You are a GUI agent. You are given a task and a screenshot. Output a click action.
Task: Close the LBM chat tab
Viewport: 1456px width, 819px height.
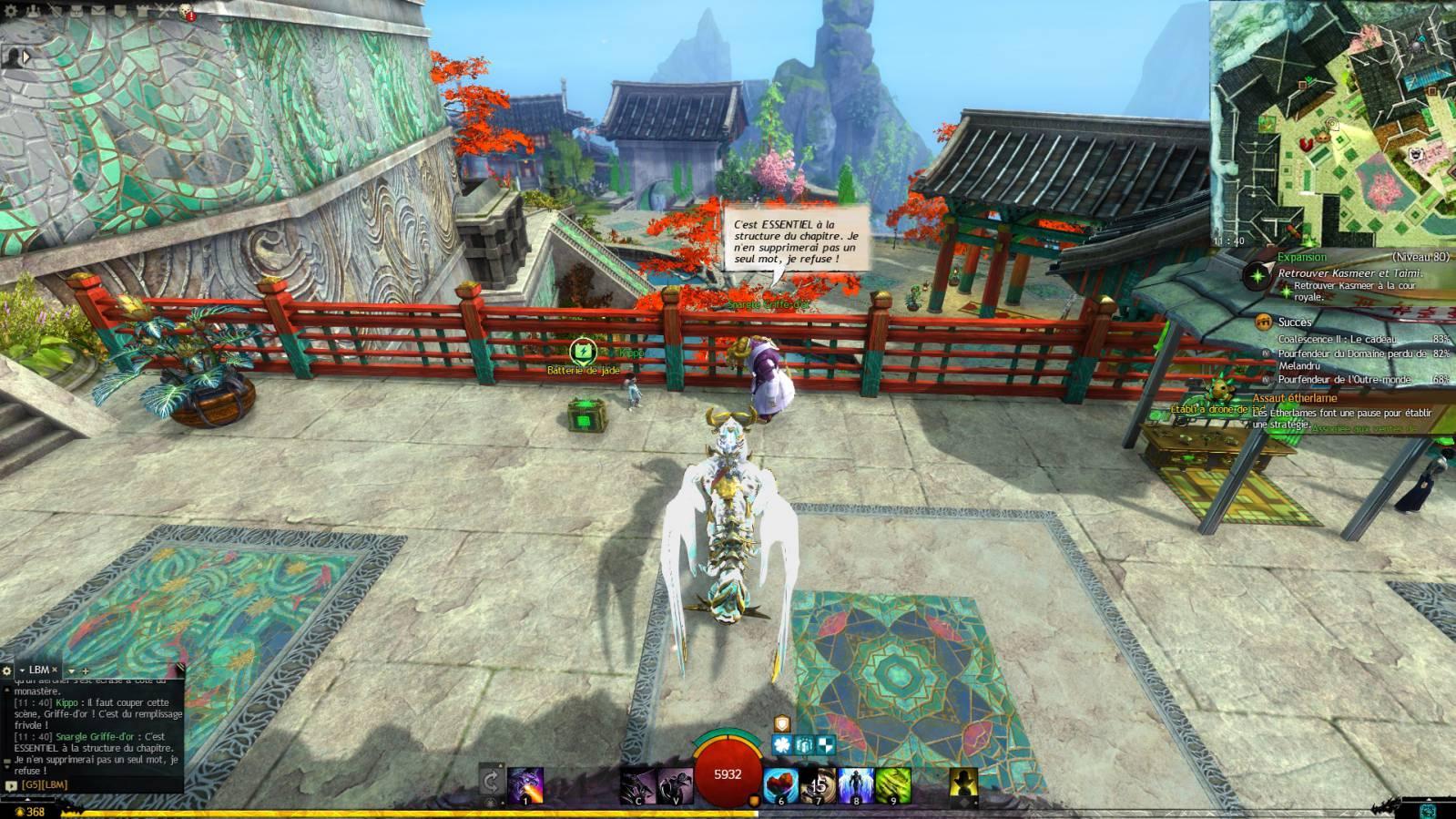click(54, 670)
